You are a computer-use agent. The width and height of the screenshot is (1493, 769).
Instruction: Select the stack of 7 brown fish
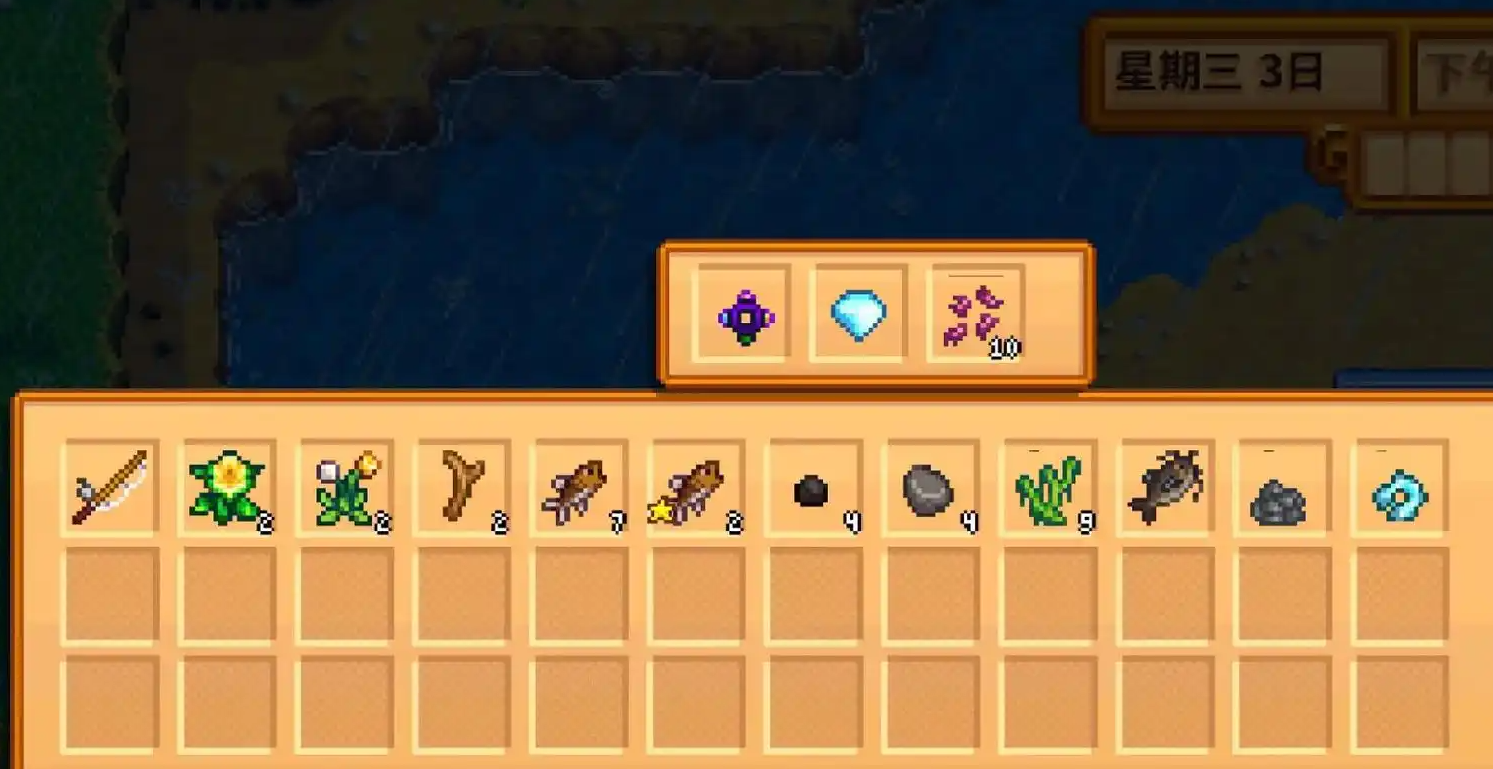(578, 488)
